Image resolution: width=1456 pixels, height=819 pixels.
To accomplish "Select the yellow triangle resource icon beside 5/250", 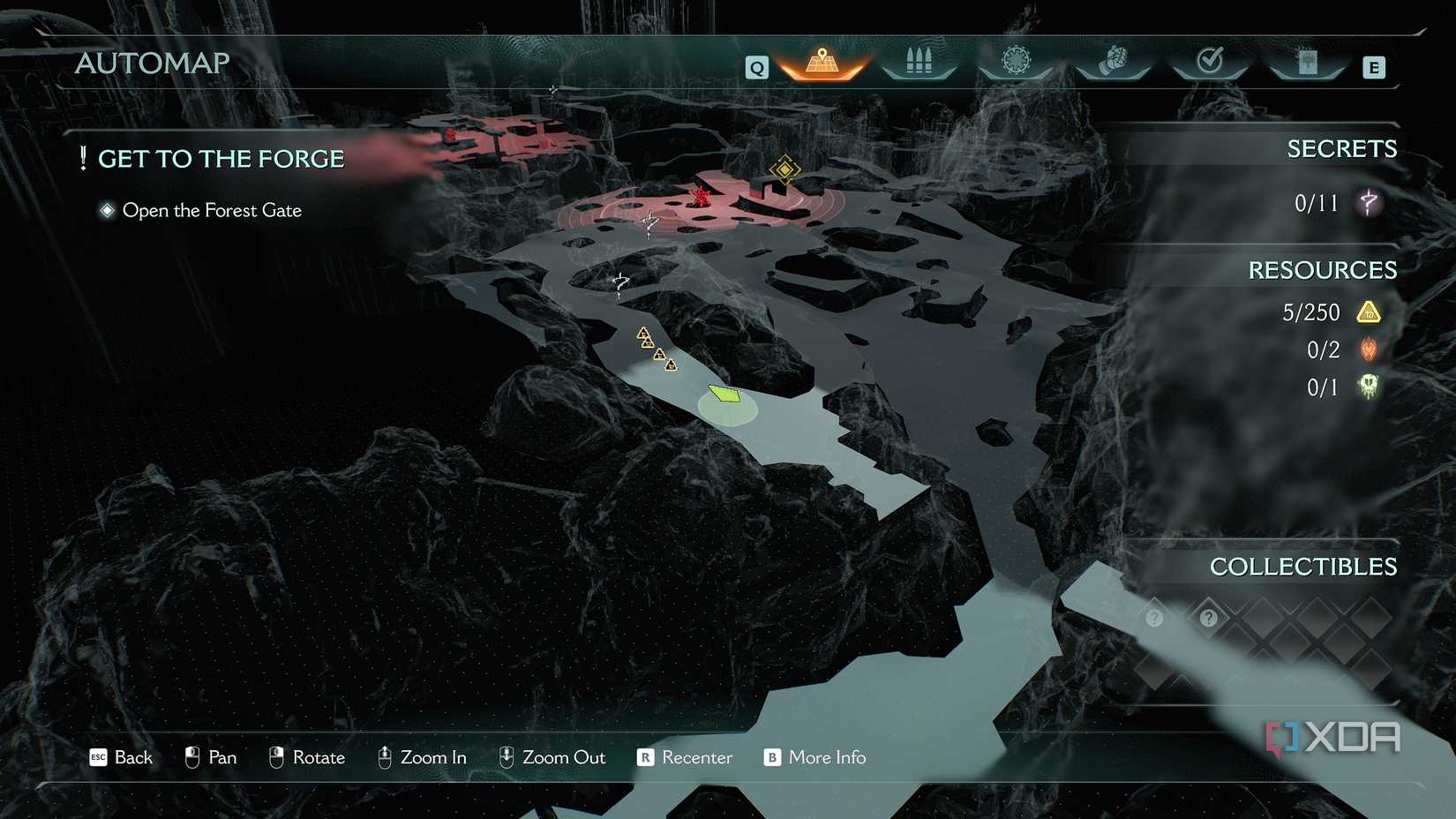I will [x=1370, y=312].
